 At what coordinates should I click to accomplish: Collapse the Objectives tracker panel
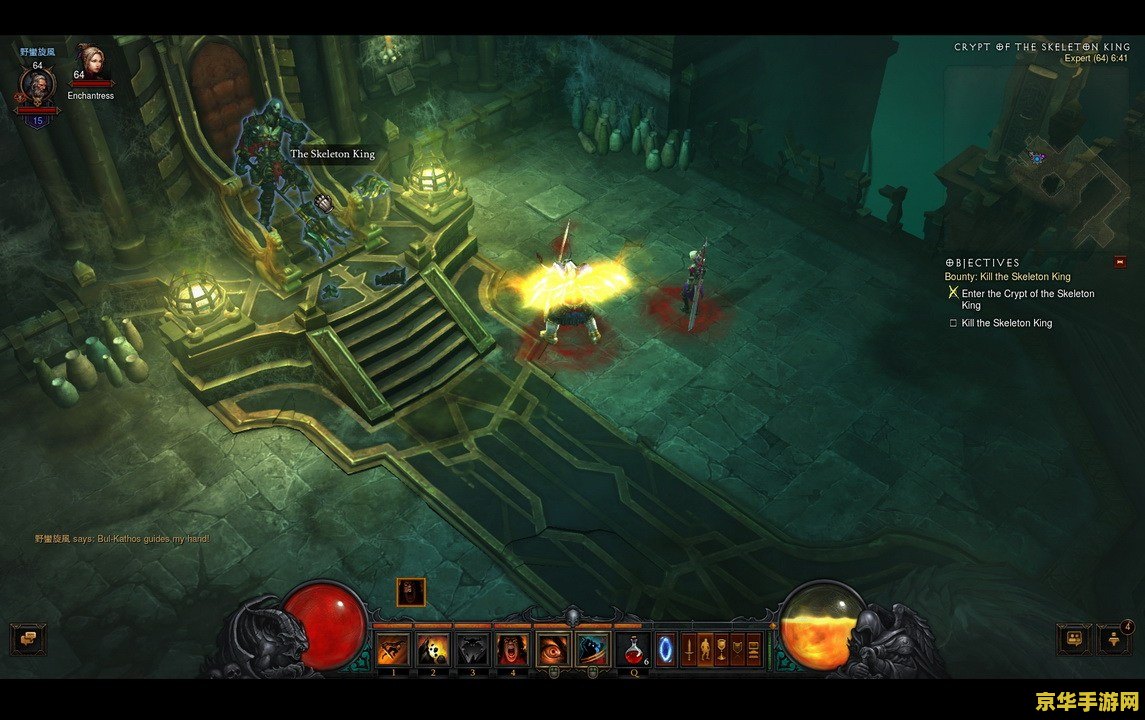pyautogui.click(x=1120, y=262)
